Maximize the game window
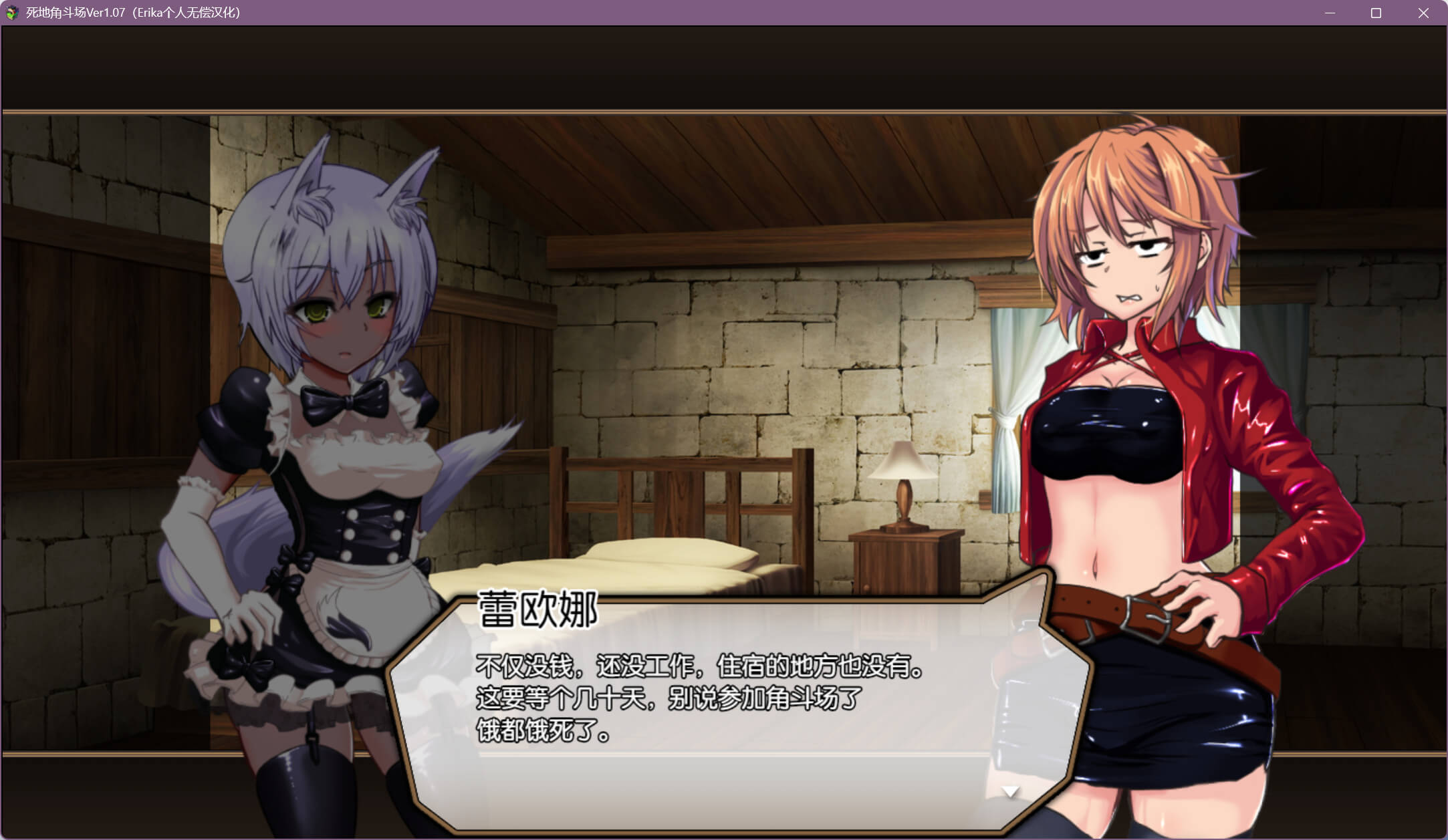1448x840 pixels. point(1376,13)
